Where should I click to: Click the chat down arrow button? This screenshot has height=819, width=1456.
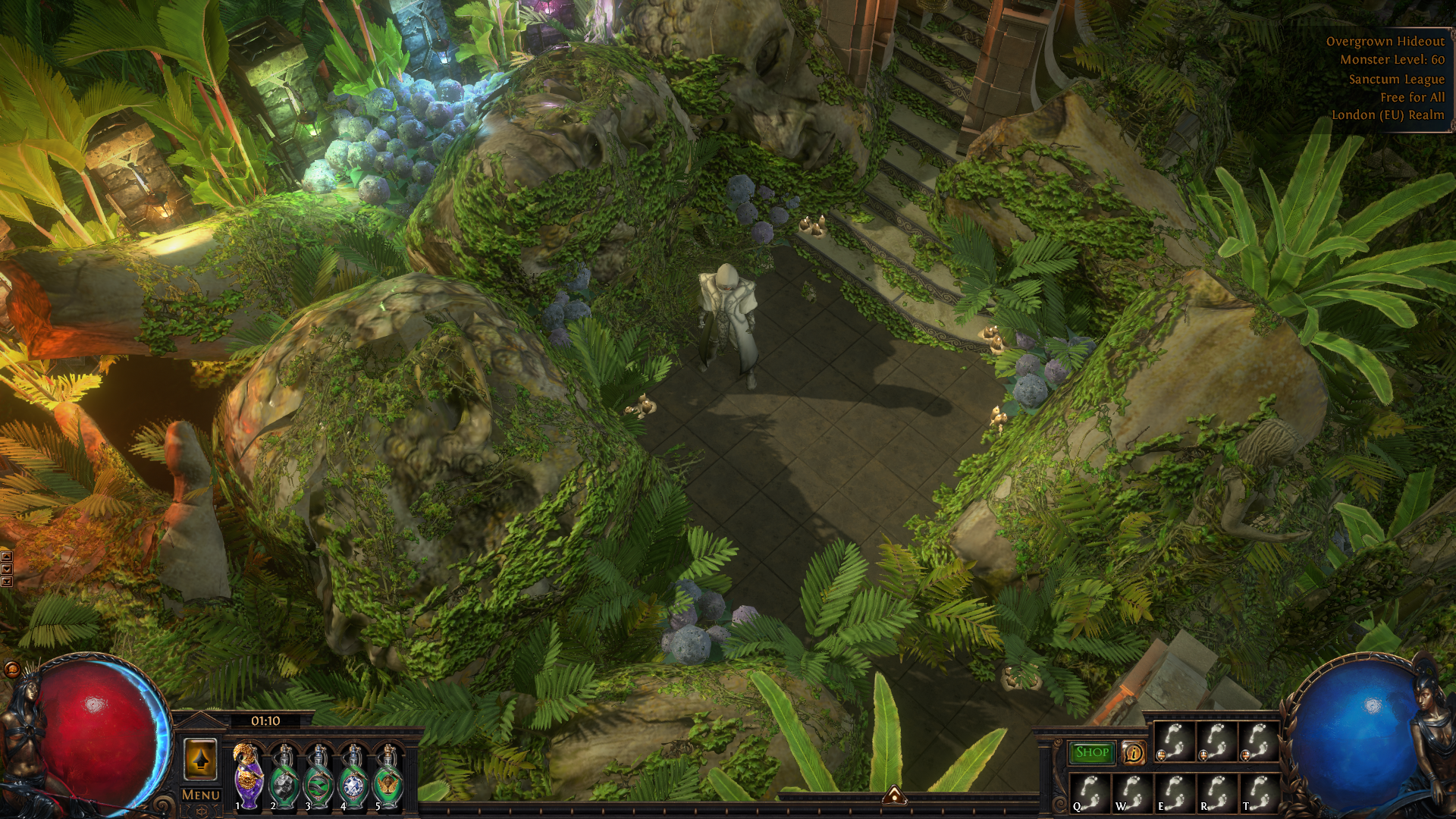tap(7, 570)
